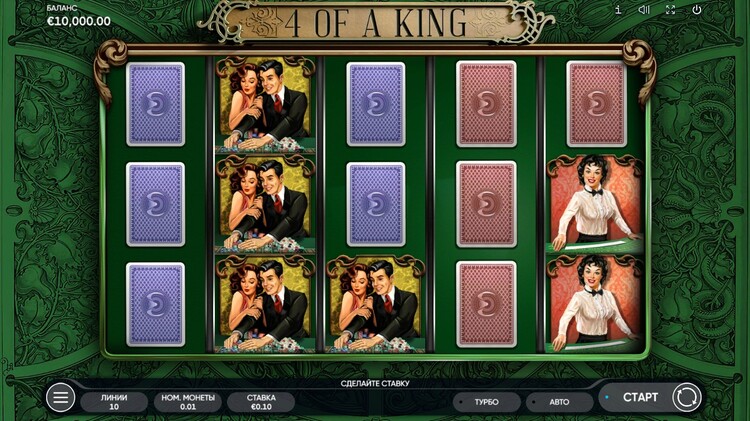This screenshot has width=750, height=421.
Task: Exit the game with the power icon
Action: (696, 10)
